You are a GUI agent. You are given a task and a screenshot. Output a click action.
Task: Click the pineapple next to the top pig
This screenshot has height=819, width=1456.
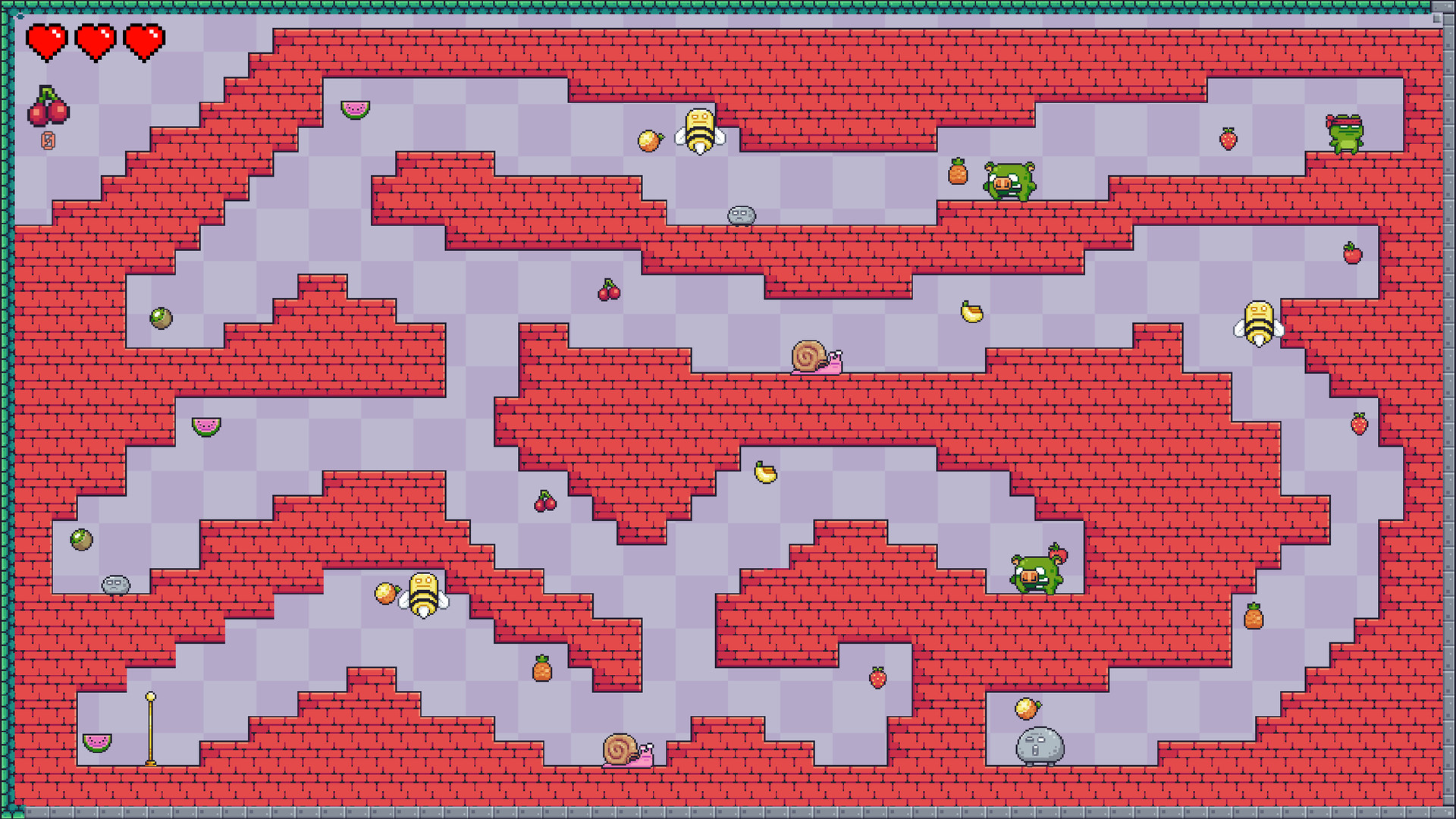(x=957, y=174)
